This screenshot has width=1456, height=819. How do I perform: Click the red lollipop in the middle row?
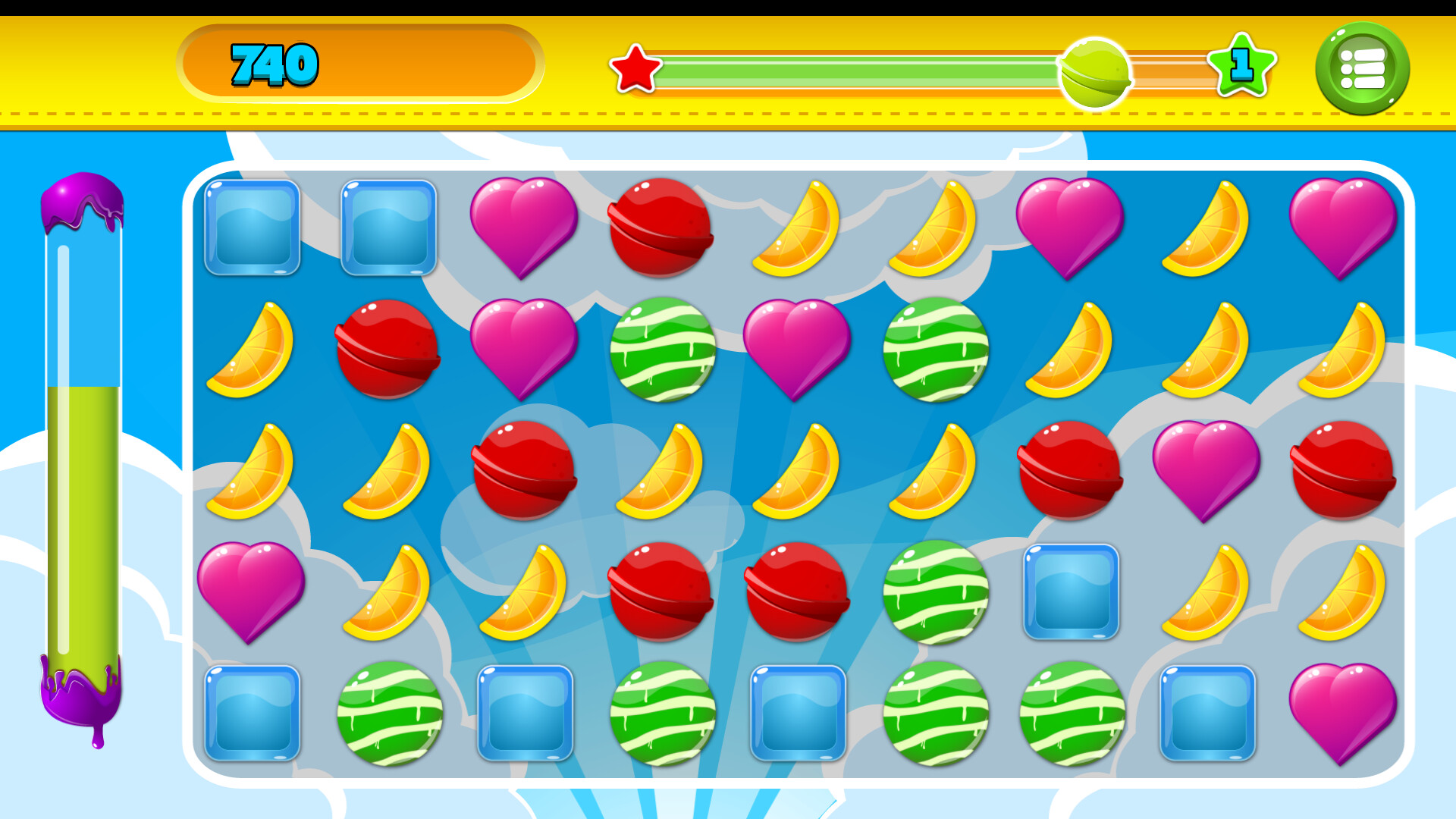pos(523,470)
